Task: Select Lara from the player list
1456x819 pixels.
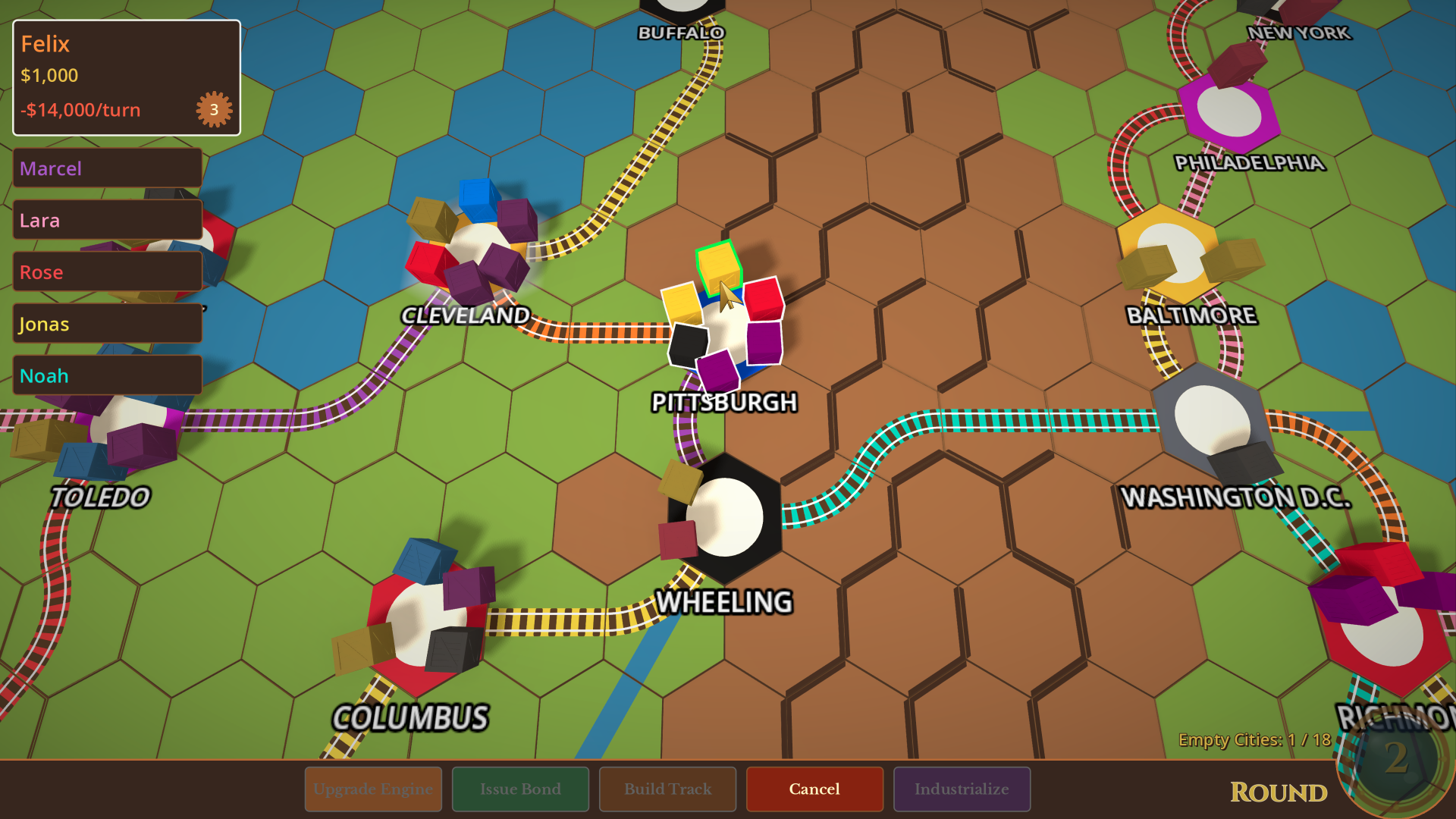Action: tap(106, 220)
